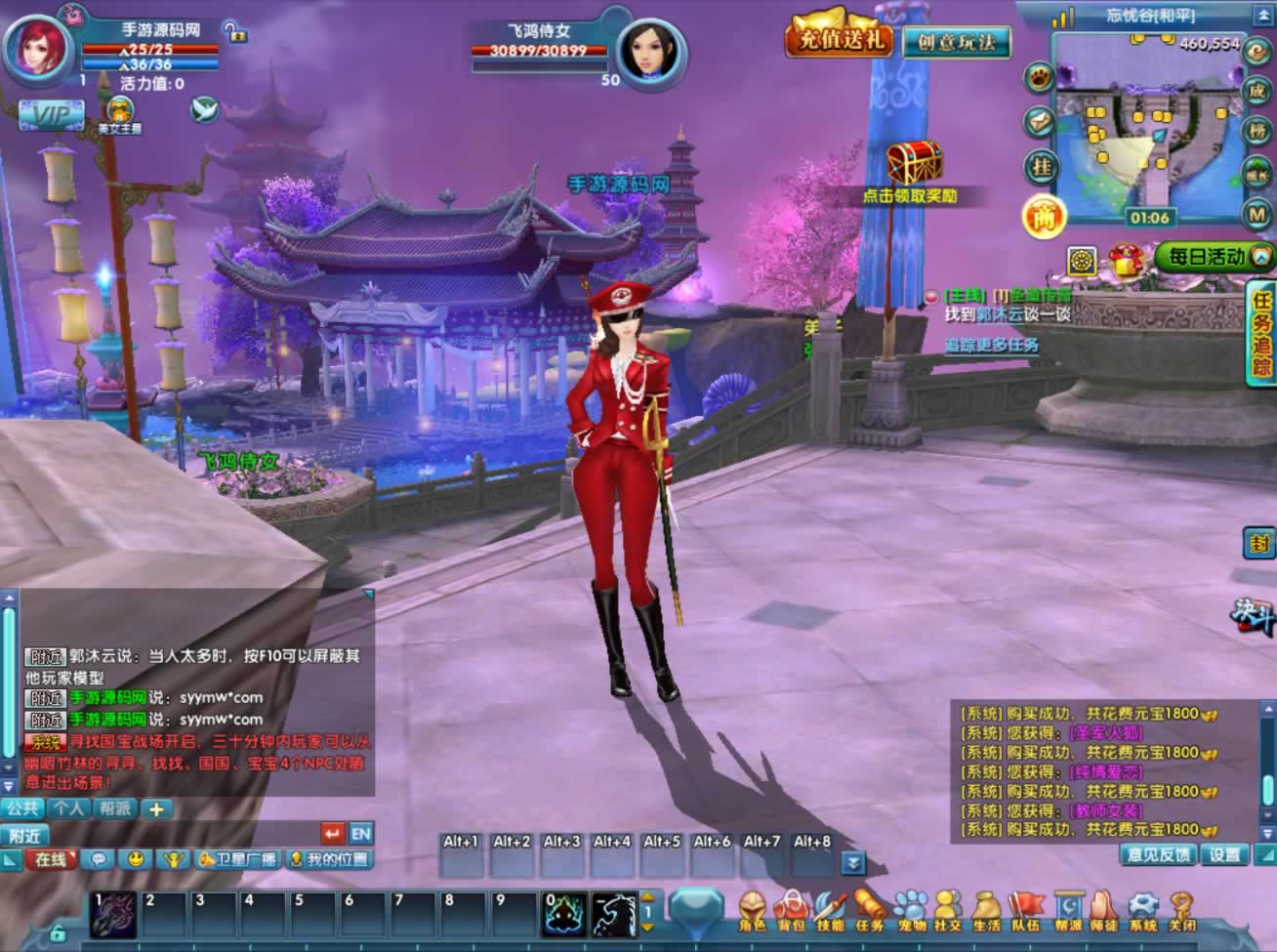Open the 创意玩法 creative gameplay button
The image size is (1277, 952).
(x=956, y=42)
